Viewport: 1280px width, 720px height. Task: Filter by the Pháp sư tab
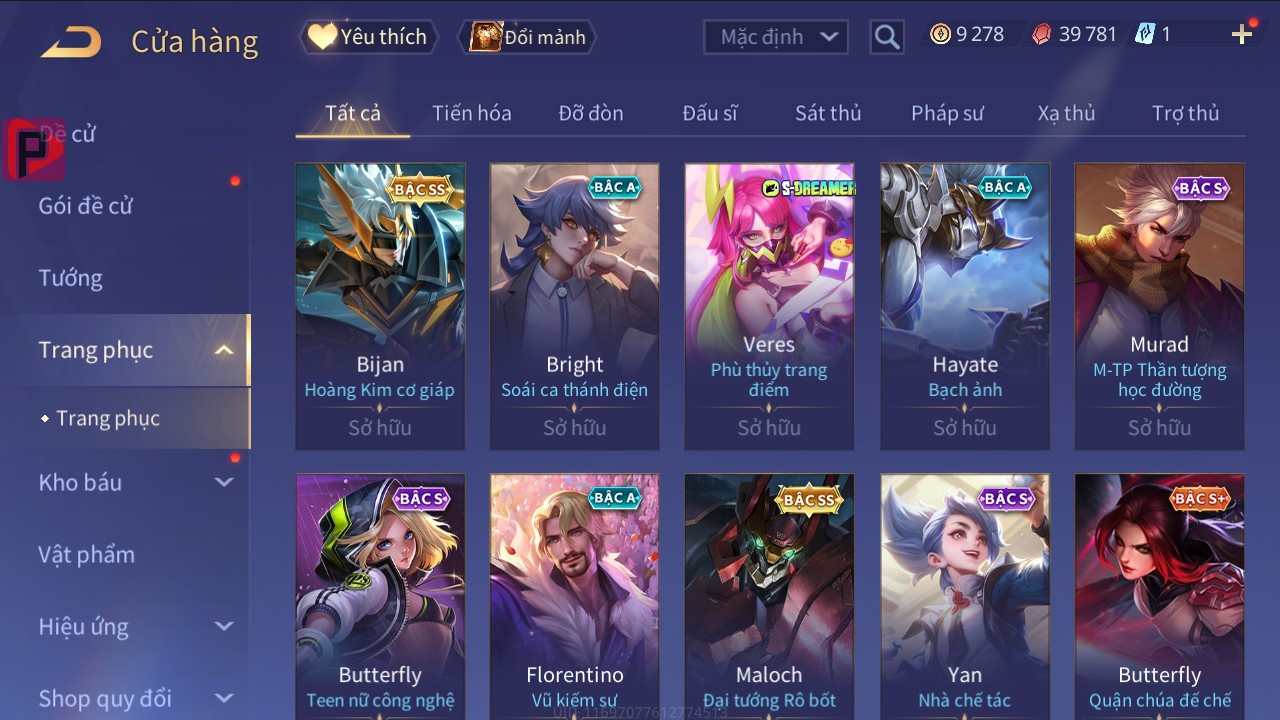point(946,113)
